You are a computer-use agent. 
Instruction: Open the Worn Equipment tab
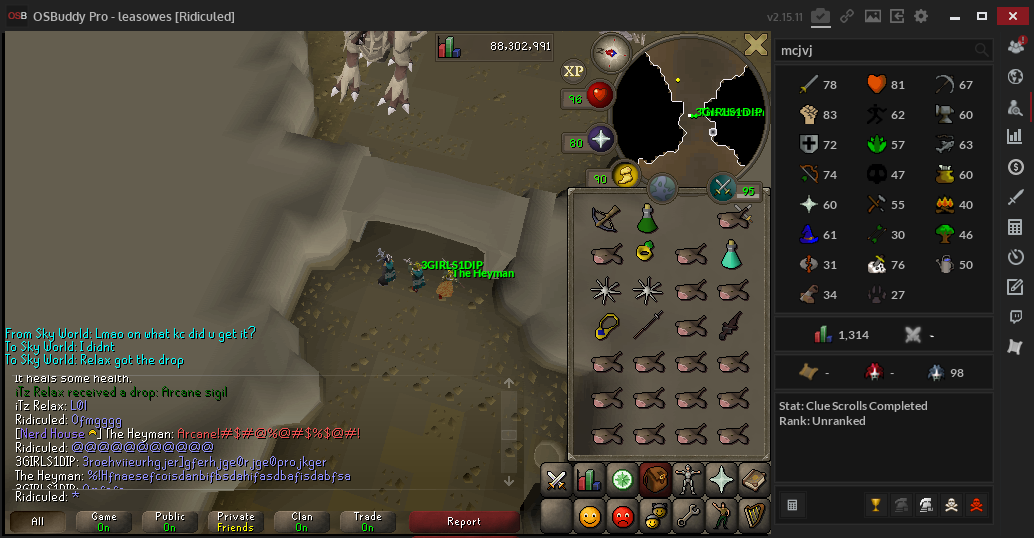click(x=687, y=481)
